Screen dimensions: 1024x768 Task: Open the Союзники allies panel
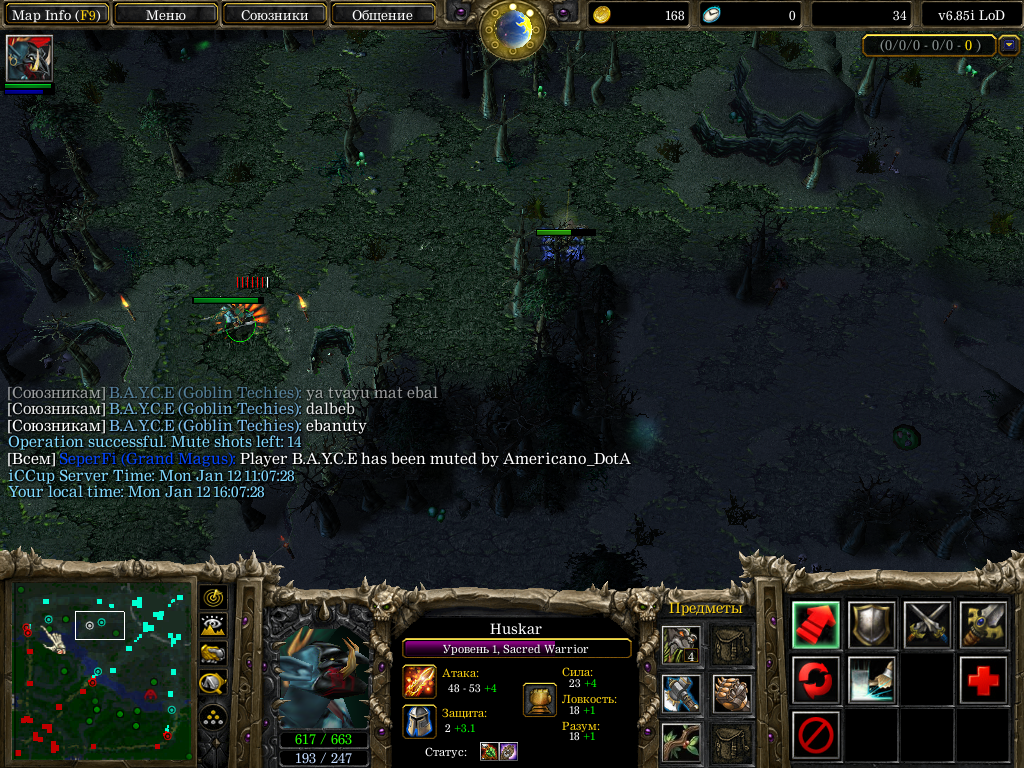pyautogui.click(x=274, y=15)
